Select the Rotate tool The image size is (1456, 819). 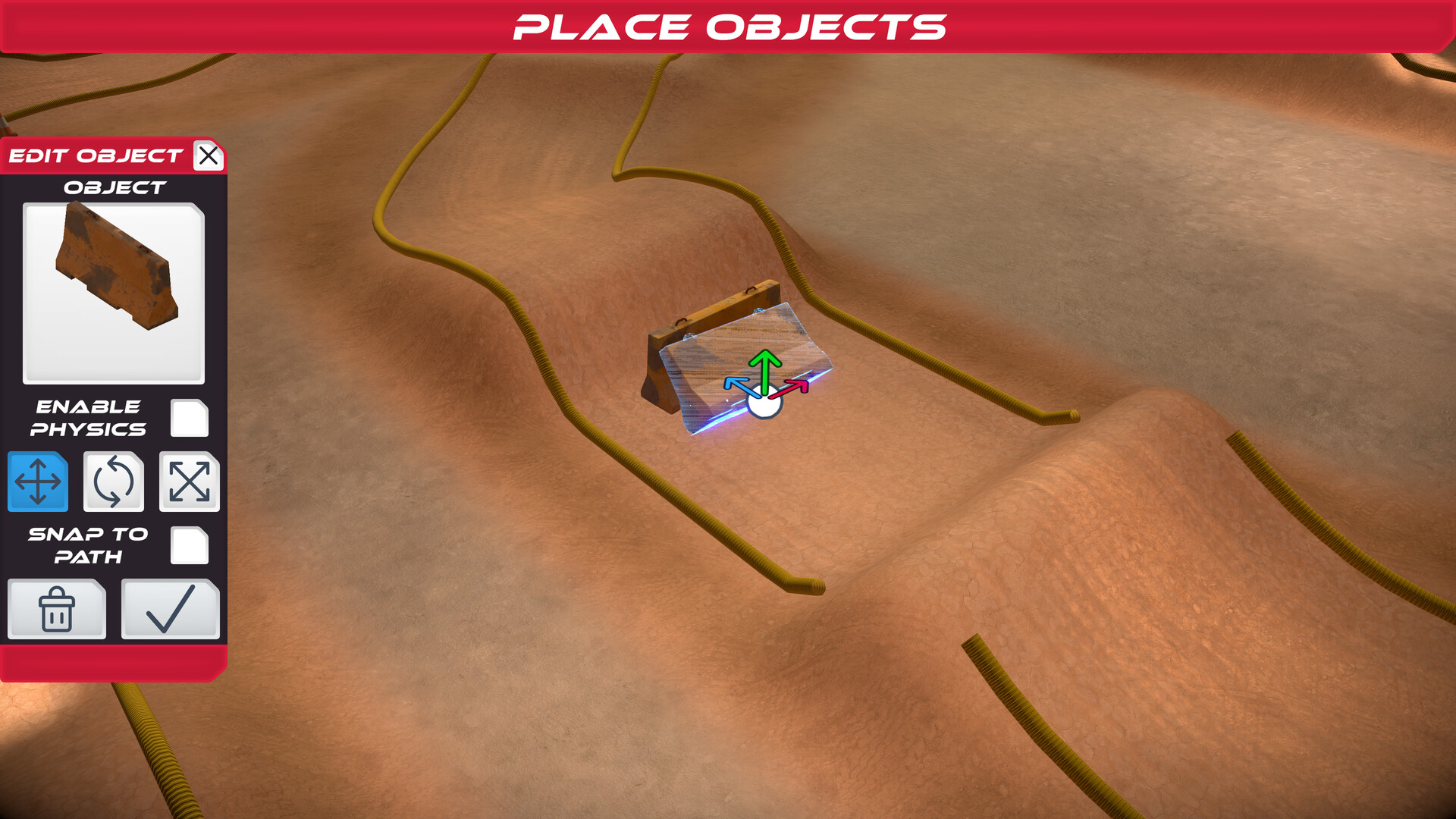(113, 482)
